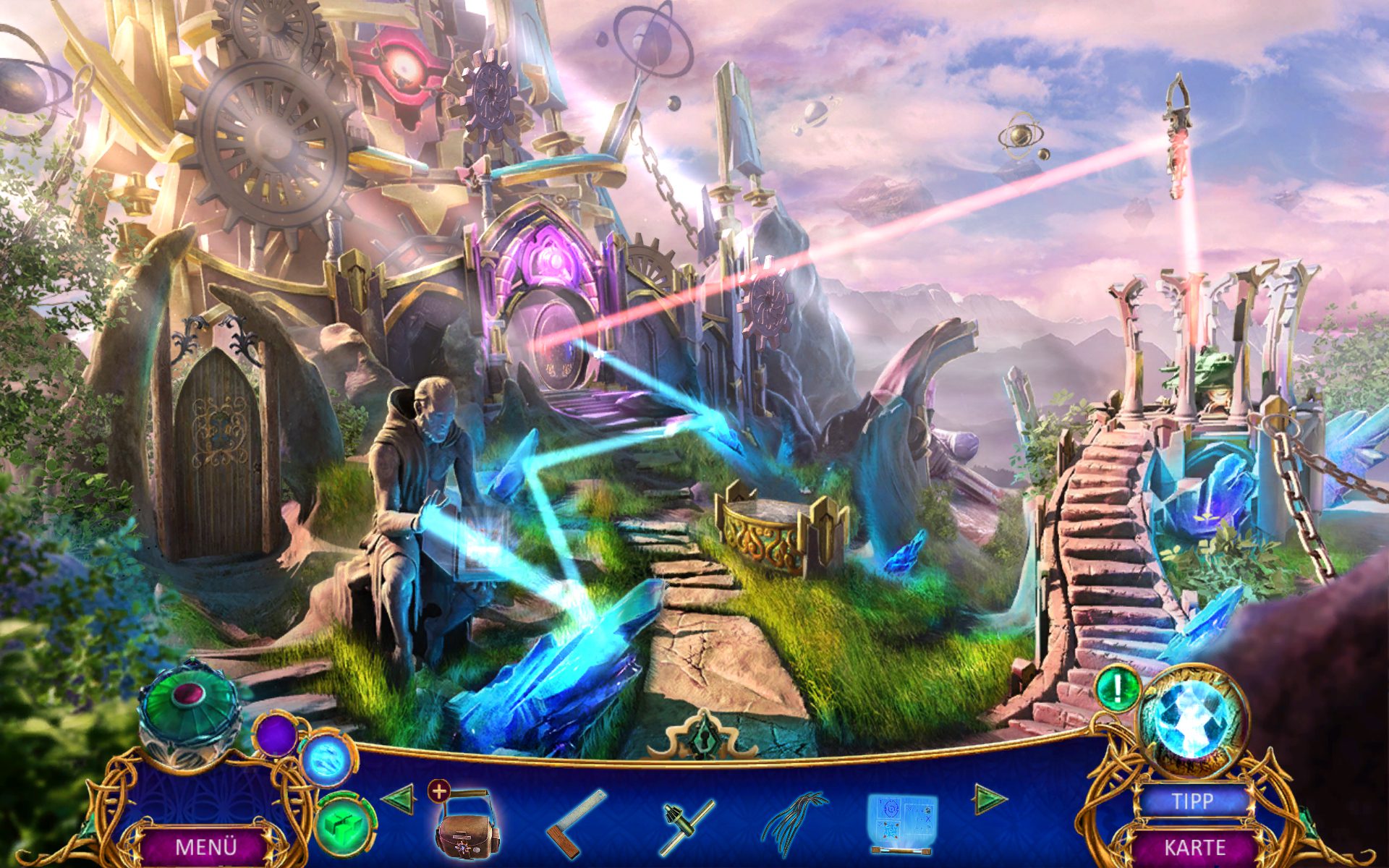The image size is (1389, 868).
Task: Click the TIPP hint button
Action: (1192, 801)
